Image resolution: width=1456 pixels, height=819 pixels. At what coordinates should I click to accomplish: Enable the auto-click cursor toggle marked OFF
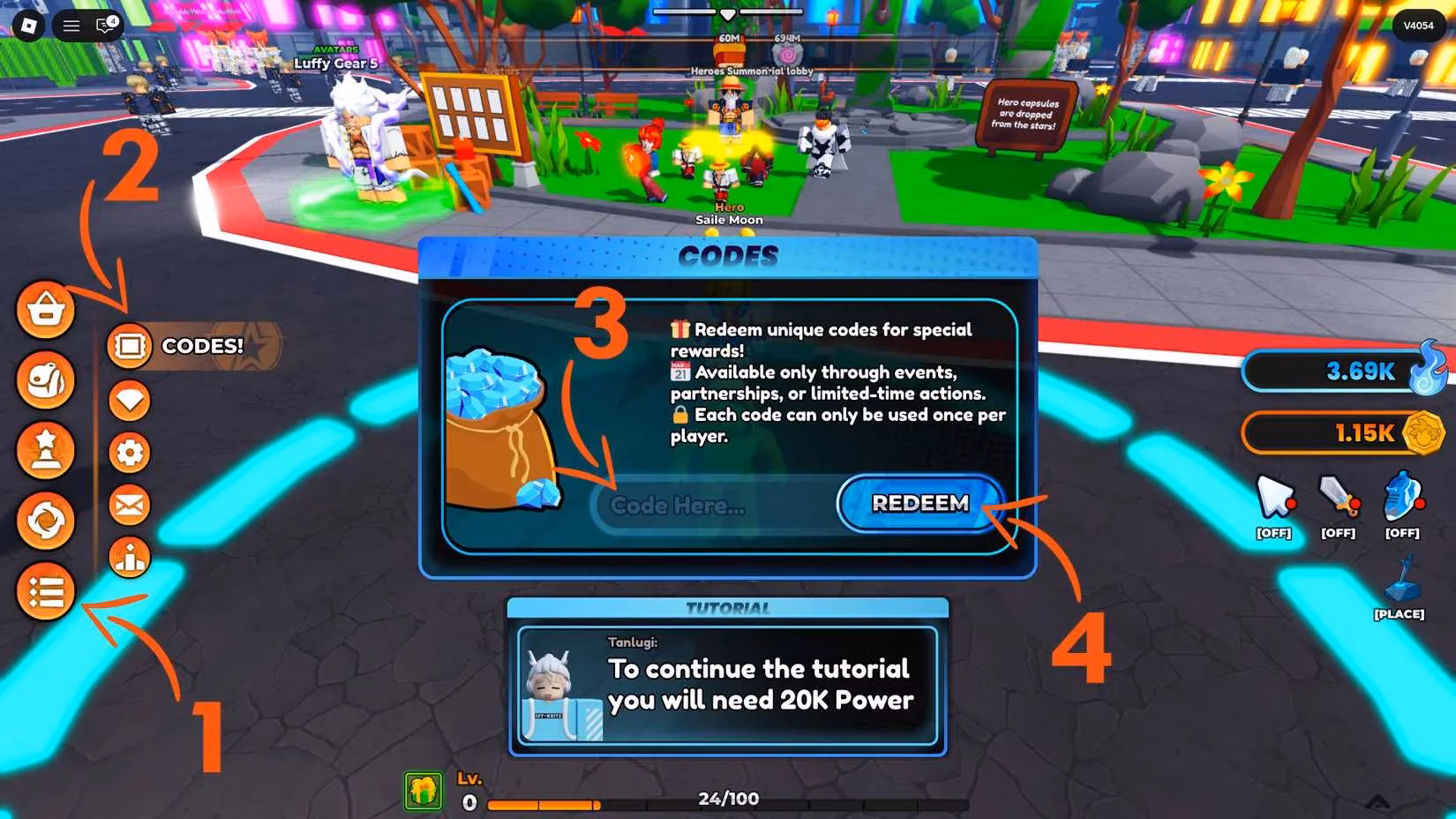coord(1272,500)
